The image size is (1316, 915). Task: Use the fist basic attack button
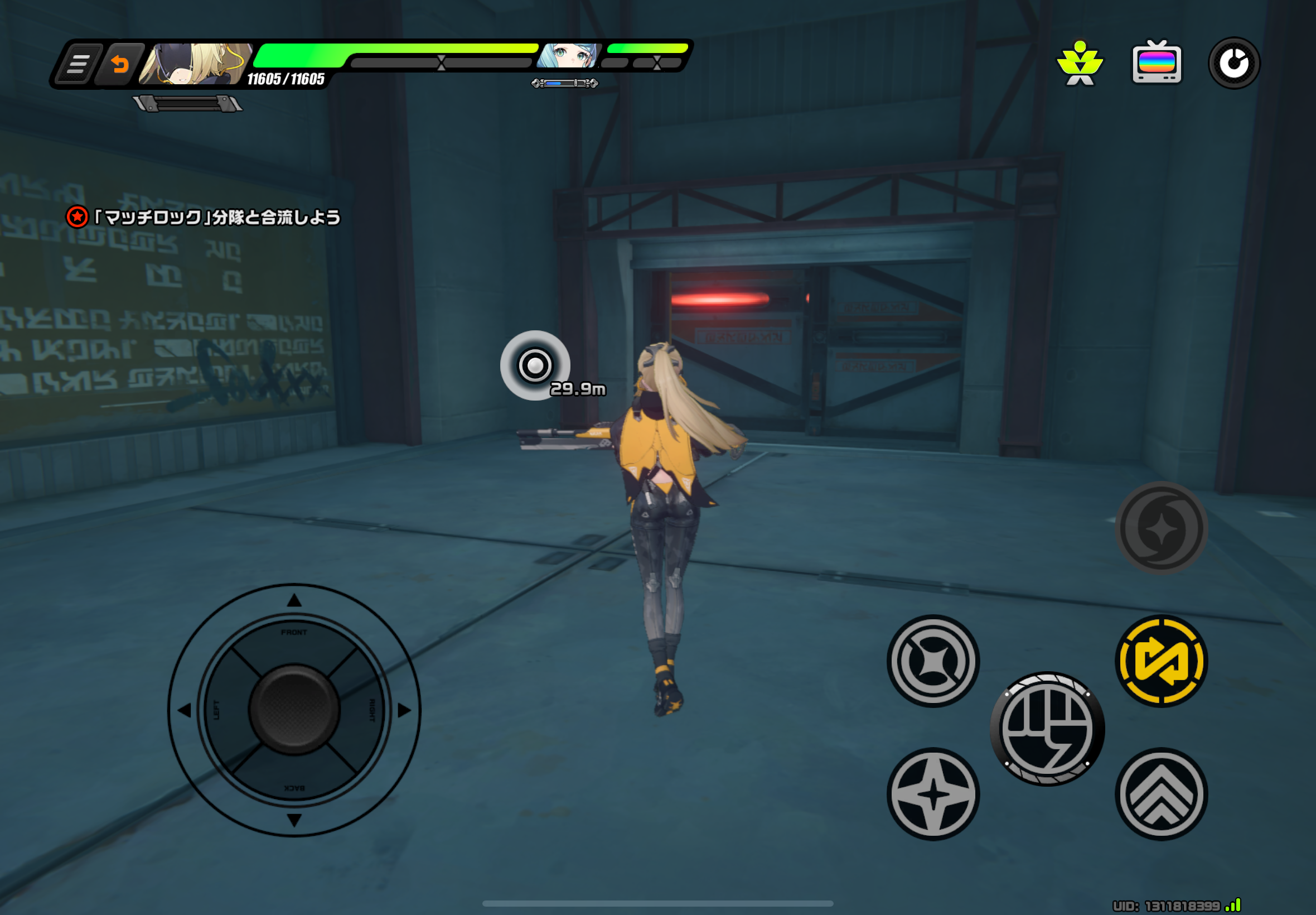(1047, 729)
